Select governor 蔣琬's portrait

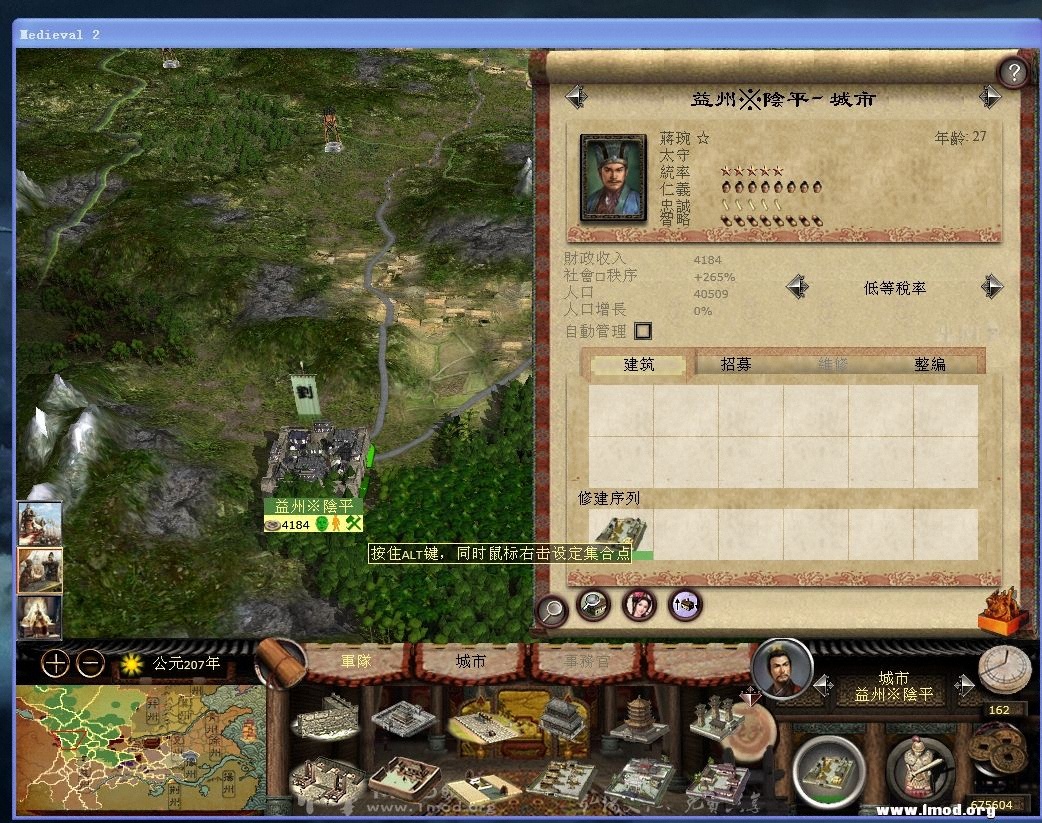click(612, 178)
